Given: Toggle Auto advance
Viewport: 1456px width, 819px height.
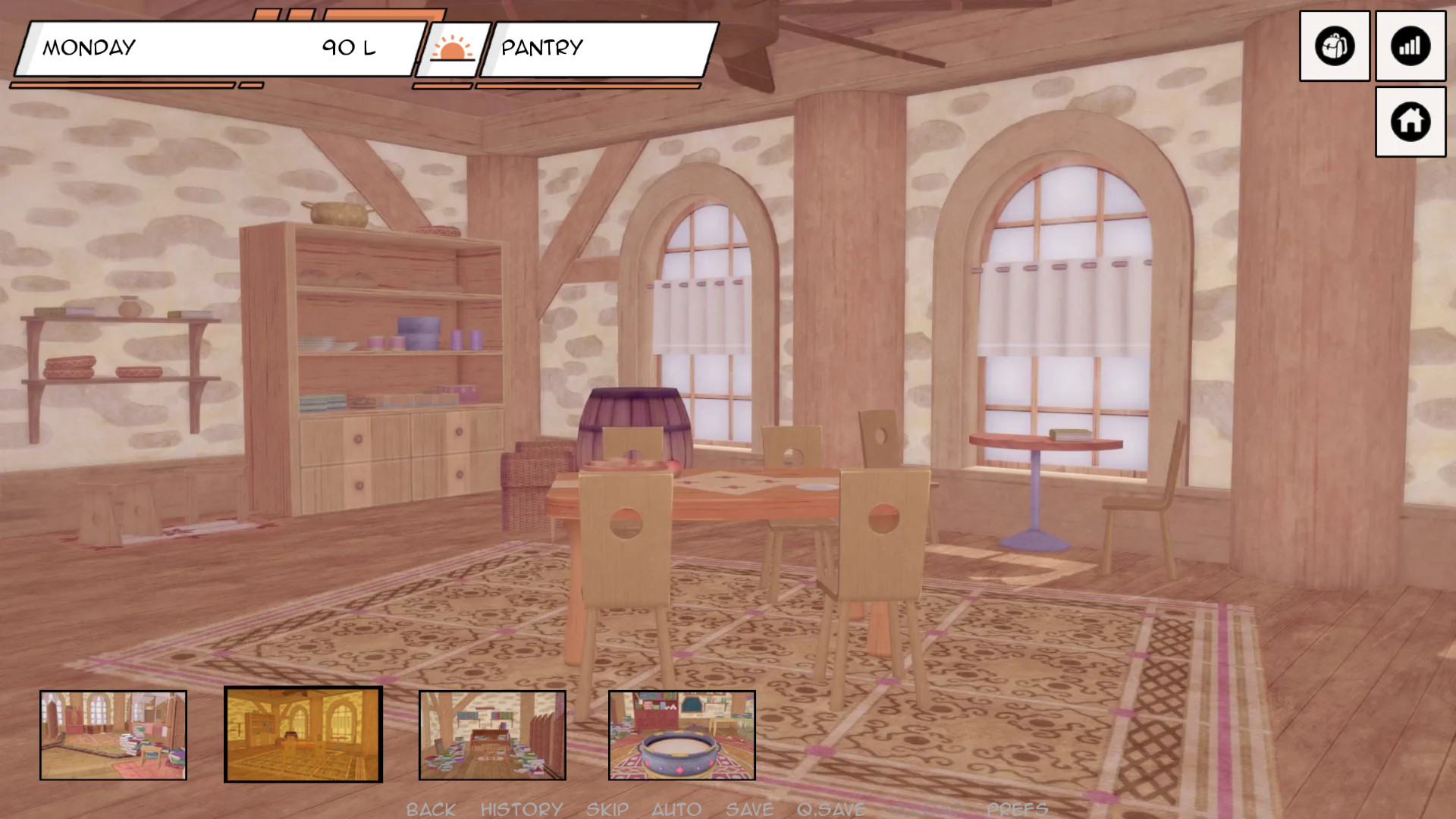Looking at the screenshot, I should [676, 809].
